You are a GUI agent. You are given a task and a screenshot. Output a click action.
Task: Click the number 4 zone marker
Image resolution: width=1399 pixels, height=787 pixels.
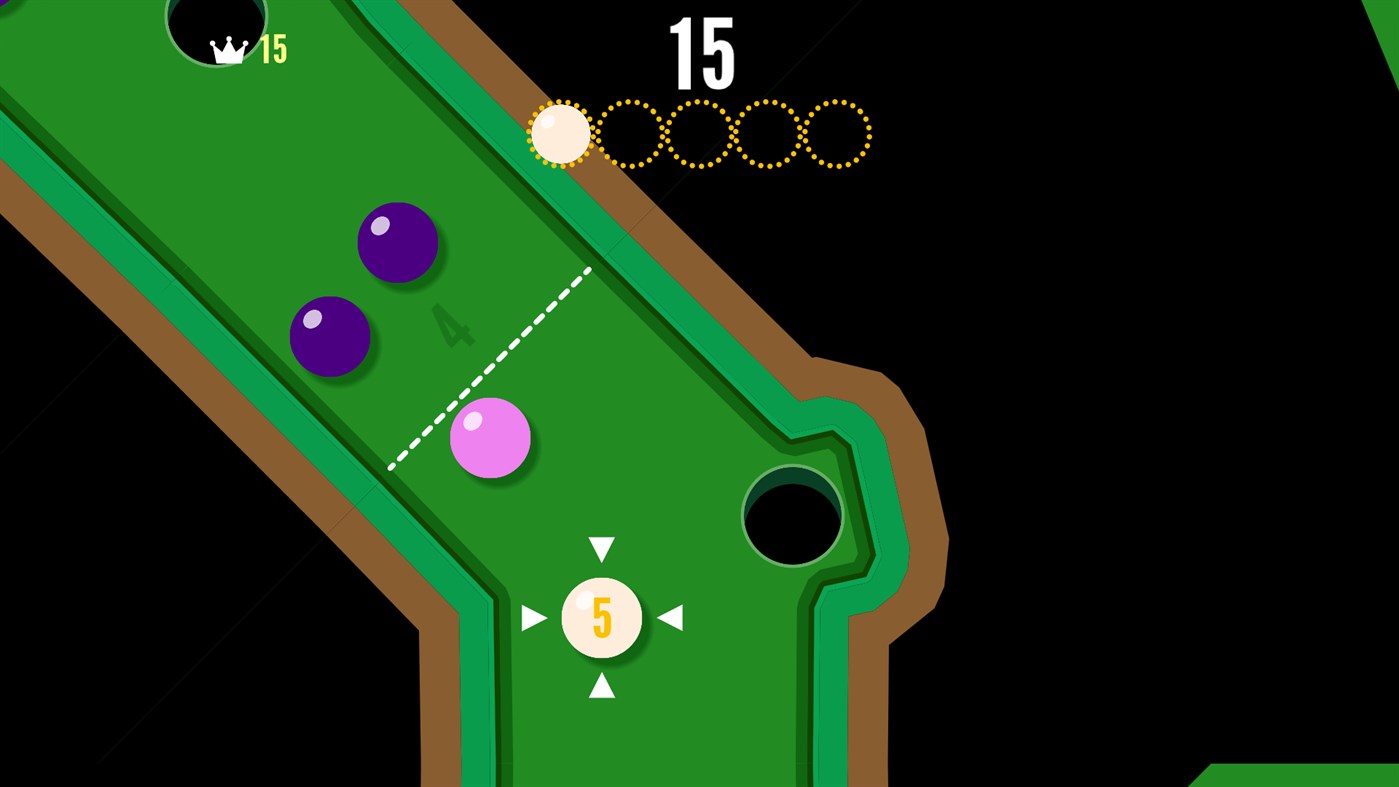[452, 325]
